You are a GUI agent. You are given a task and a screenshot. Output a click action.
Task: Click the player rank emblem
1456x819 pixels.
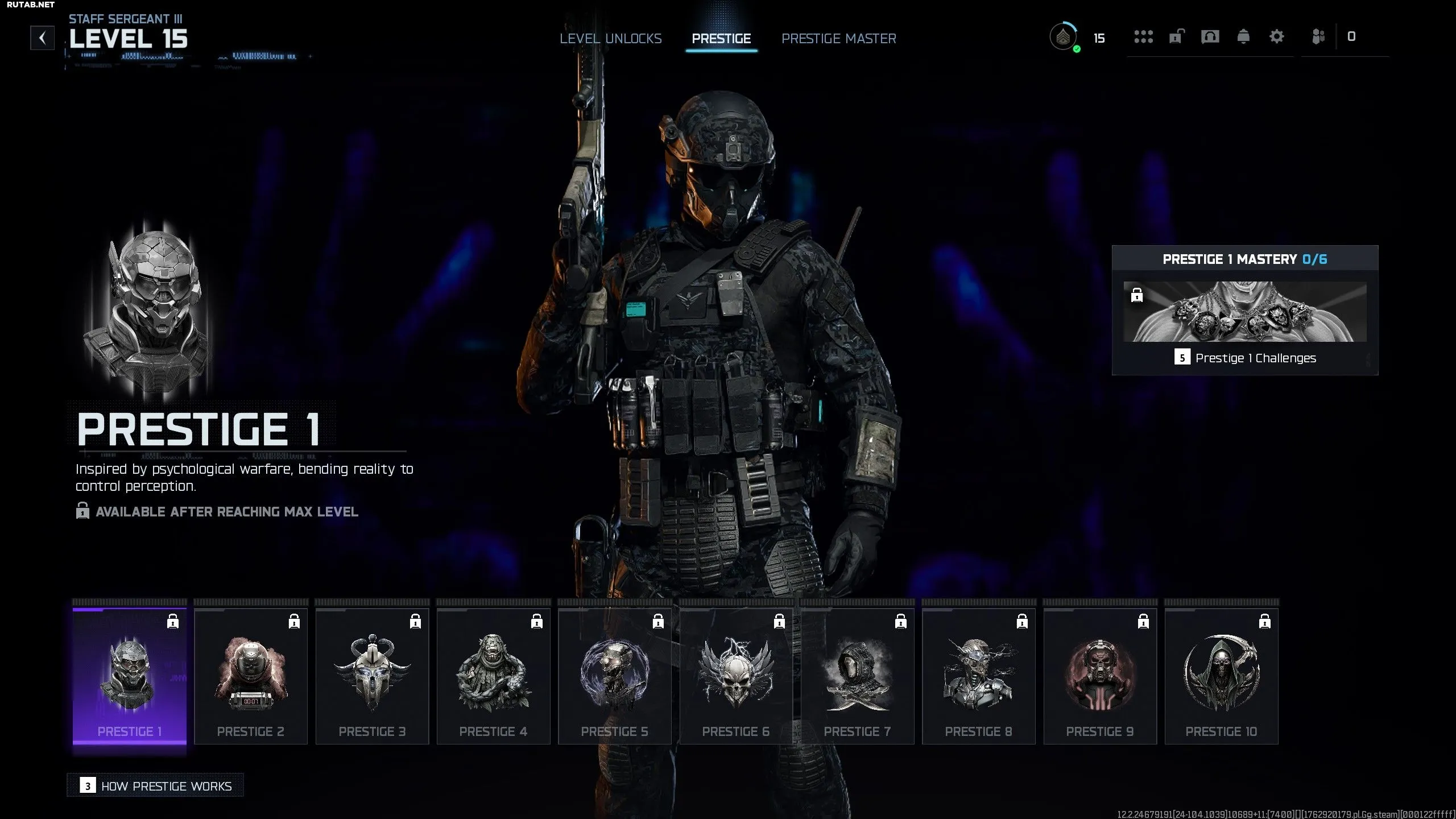1063,38
